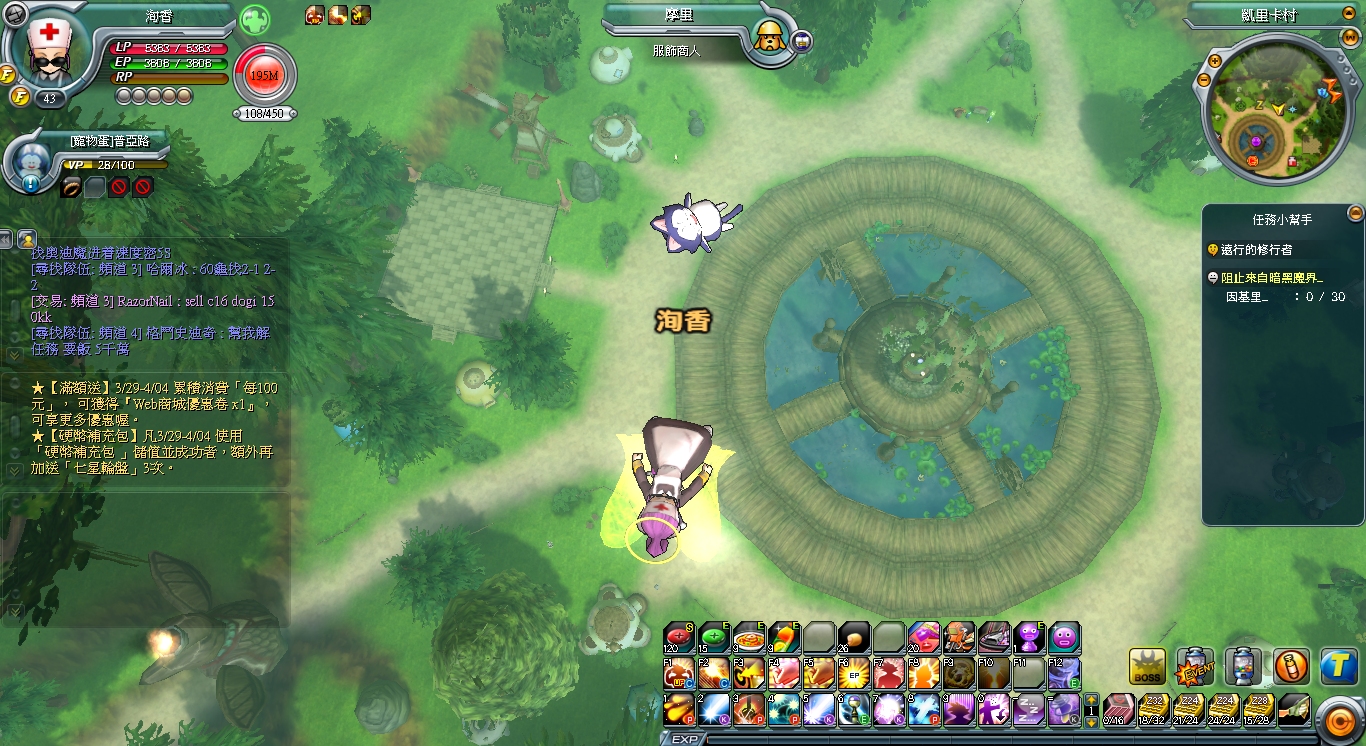Use the green bean item with count 15
The height and width of the screenshot is (746, 1366).
click(714, 637)
